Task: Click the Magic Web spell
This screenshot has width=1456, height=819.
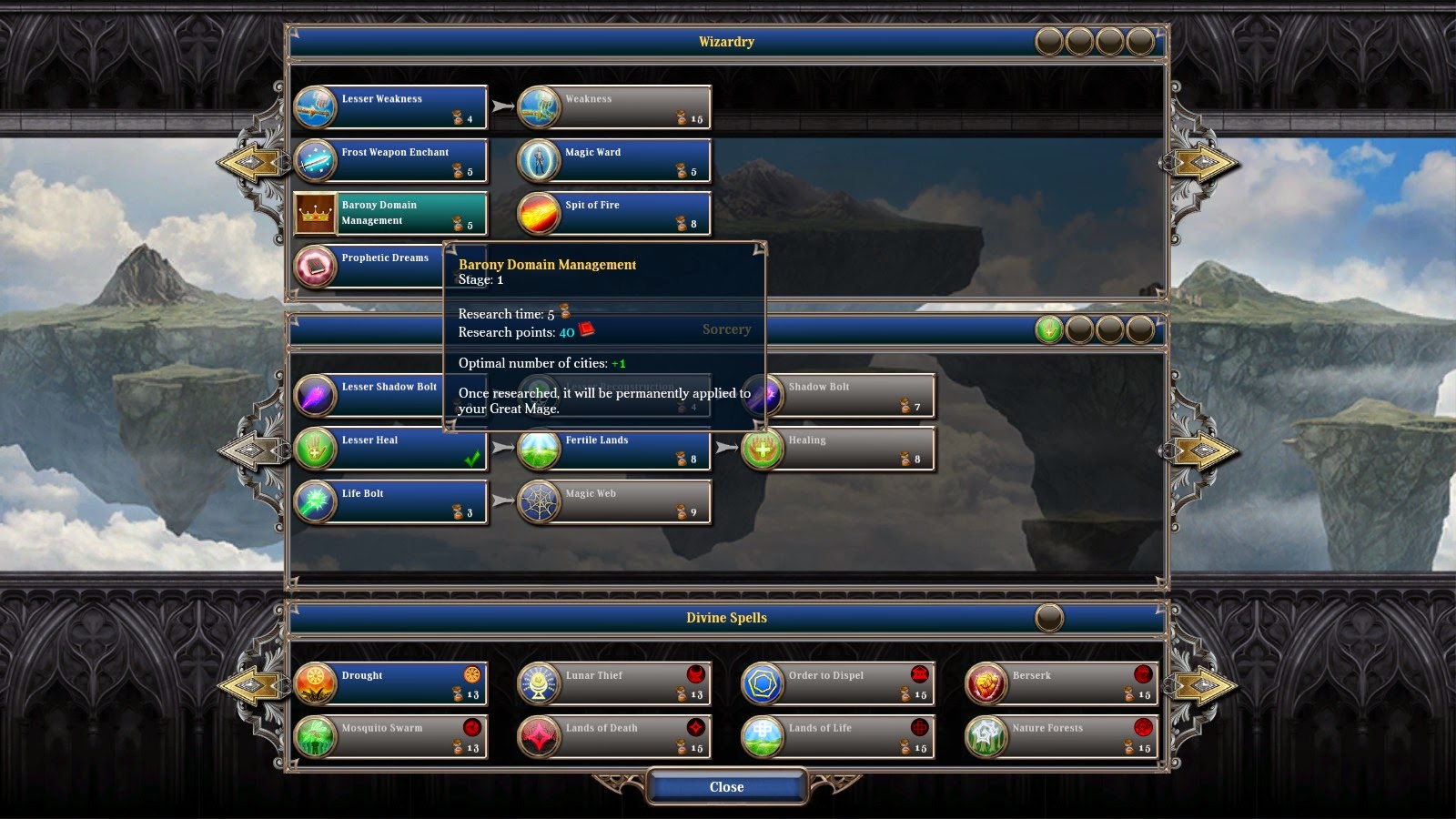Action: coord(614,502)
